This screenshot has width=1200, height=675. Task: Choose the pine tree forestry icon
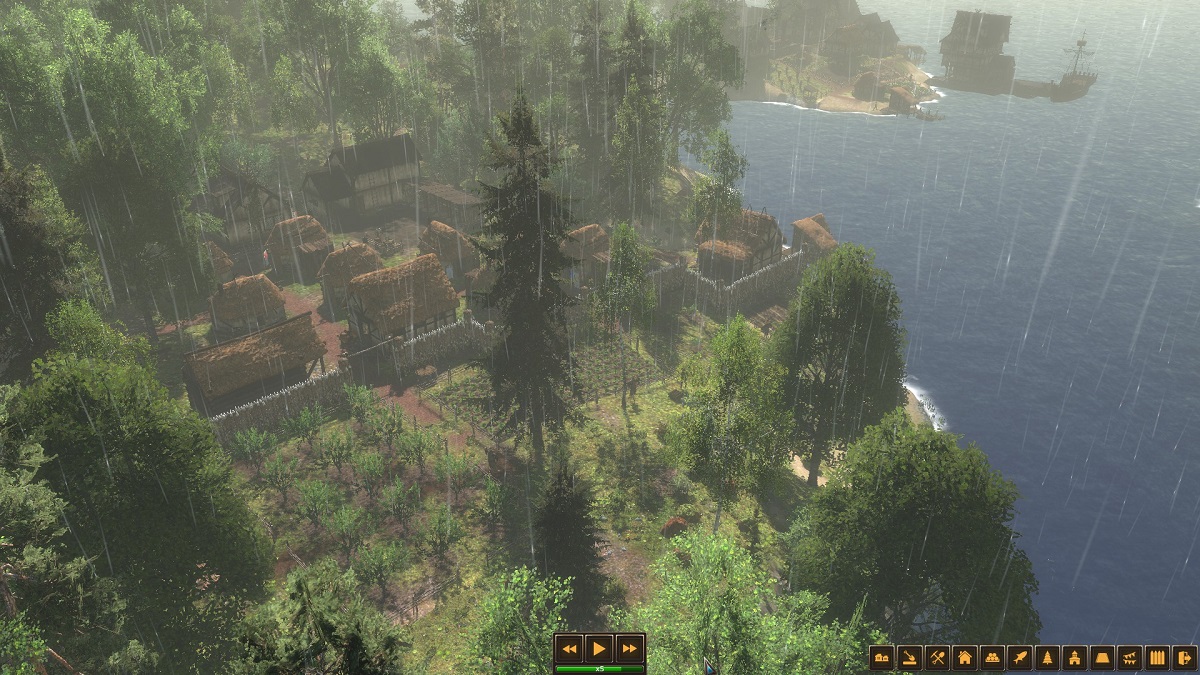pyautogui.click(x=1047, y=657)
